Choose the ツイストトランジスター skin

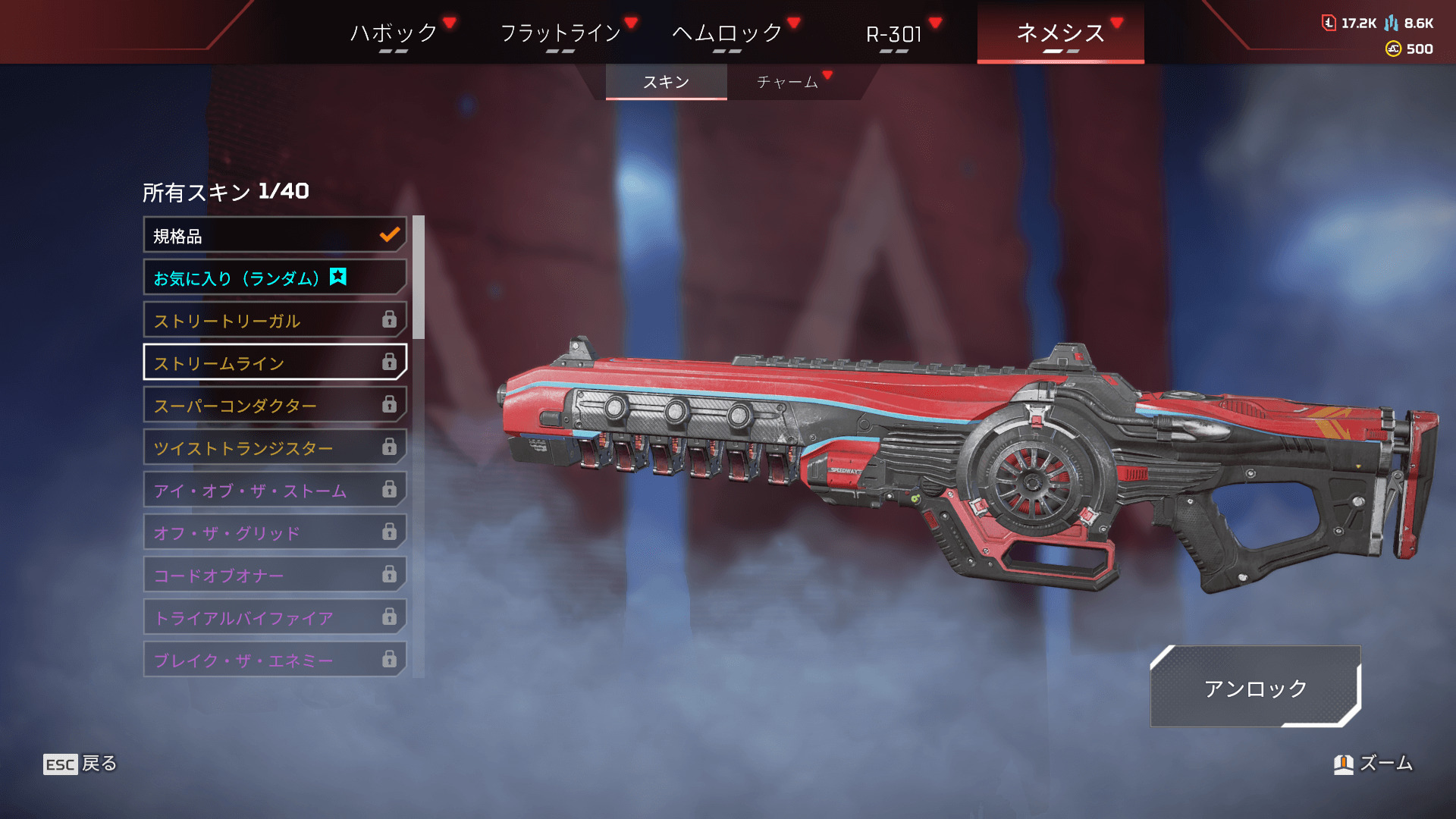pyautogui.click(x=275, y=448)
